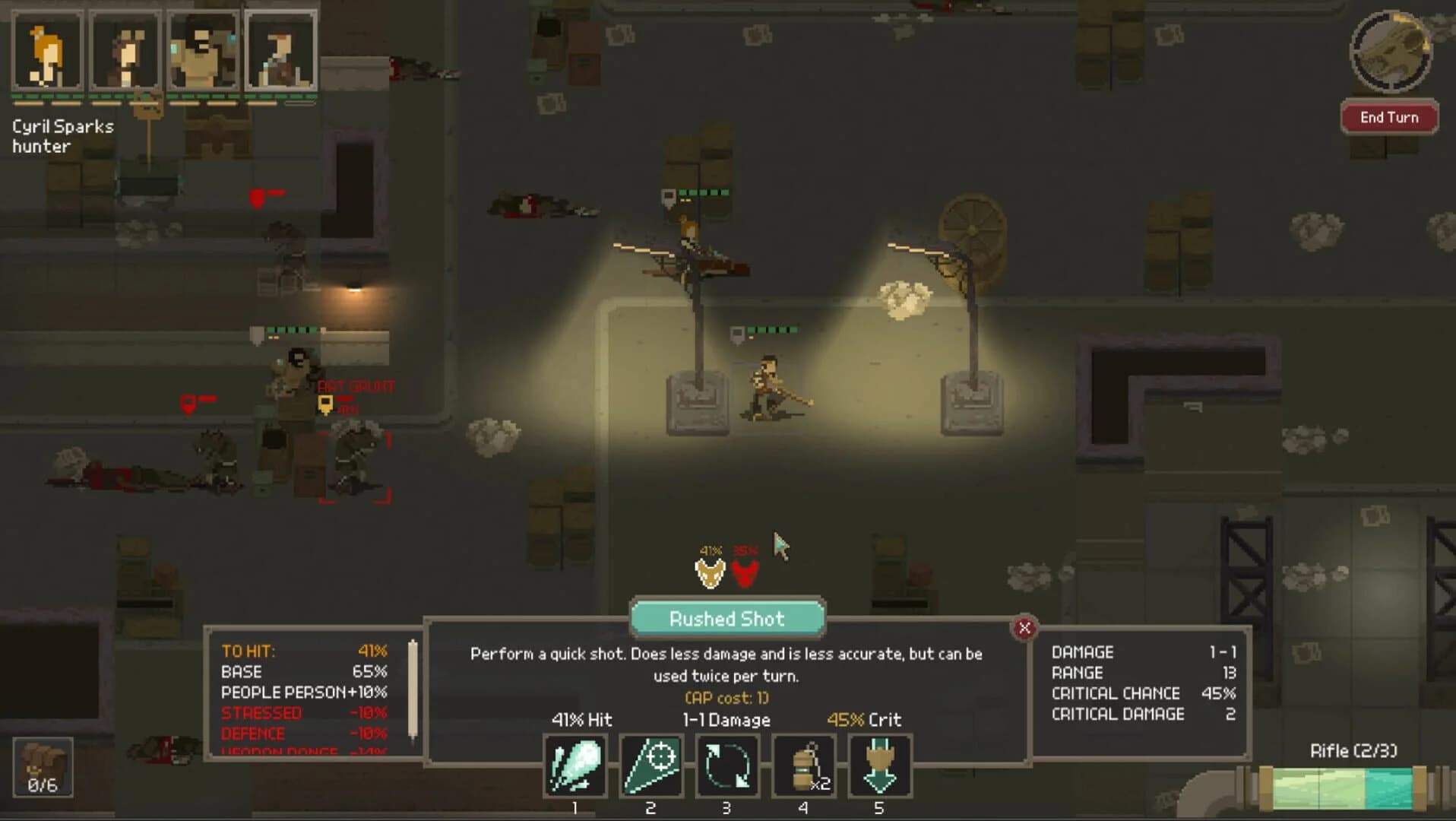Select the Rushed Shot ability icon
The height and width of the screenshot is (821, 1456).
coord(574,766)
